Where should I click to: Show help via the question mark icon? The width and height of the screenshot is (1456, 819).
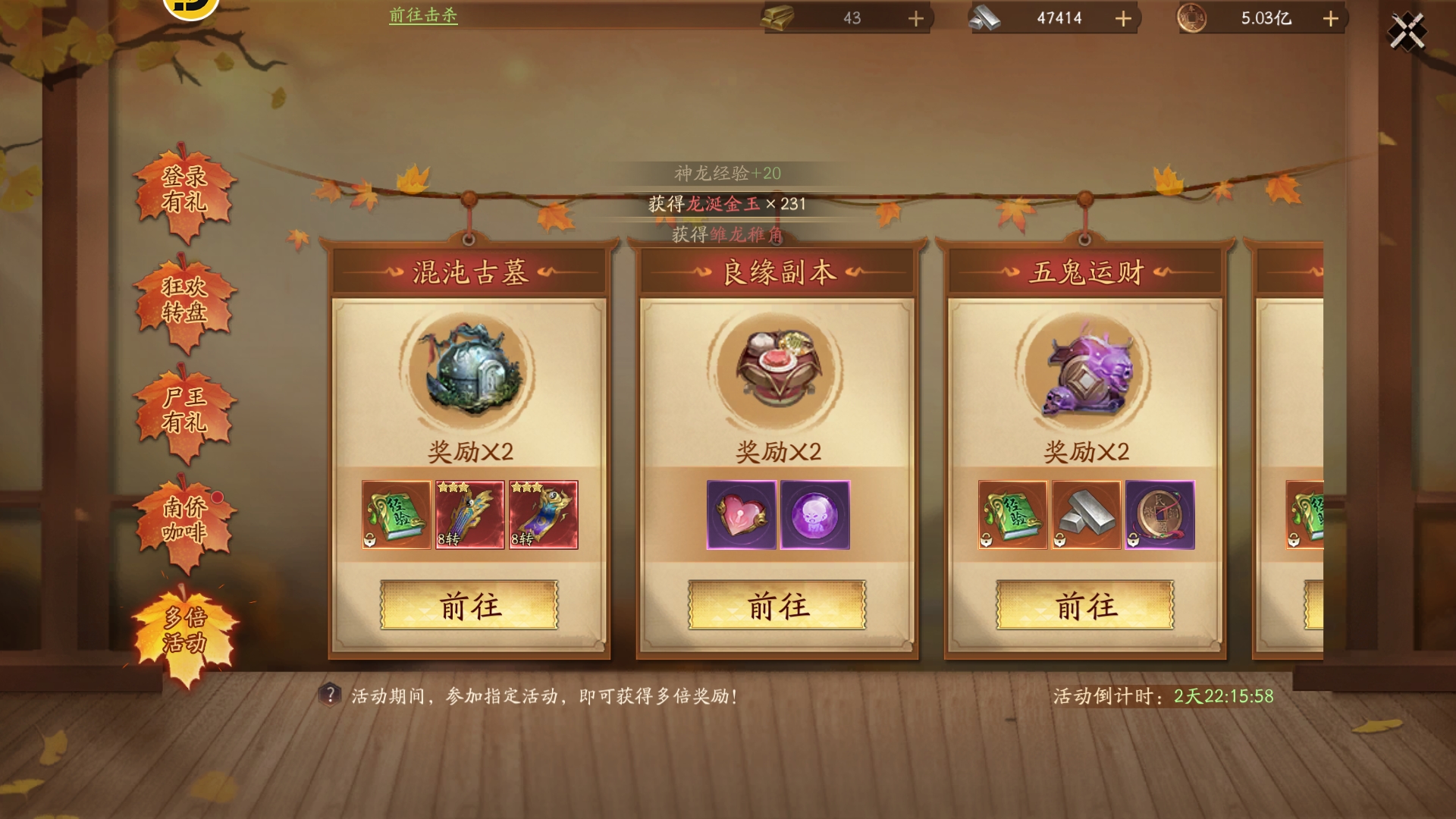330,695
